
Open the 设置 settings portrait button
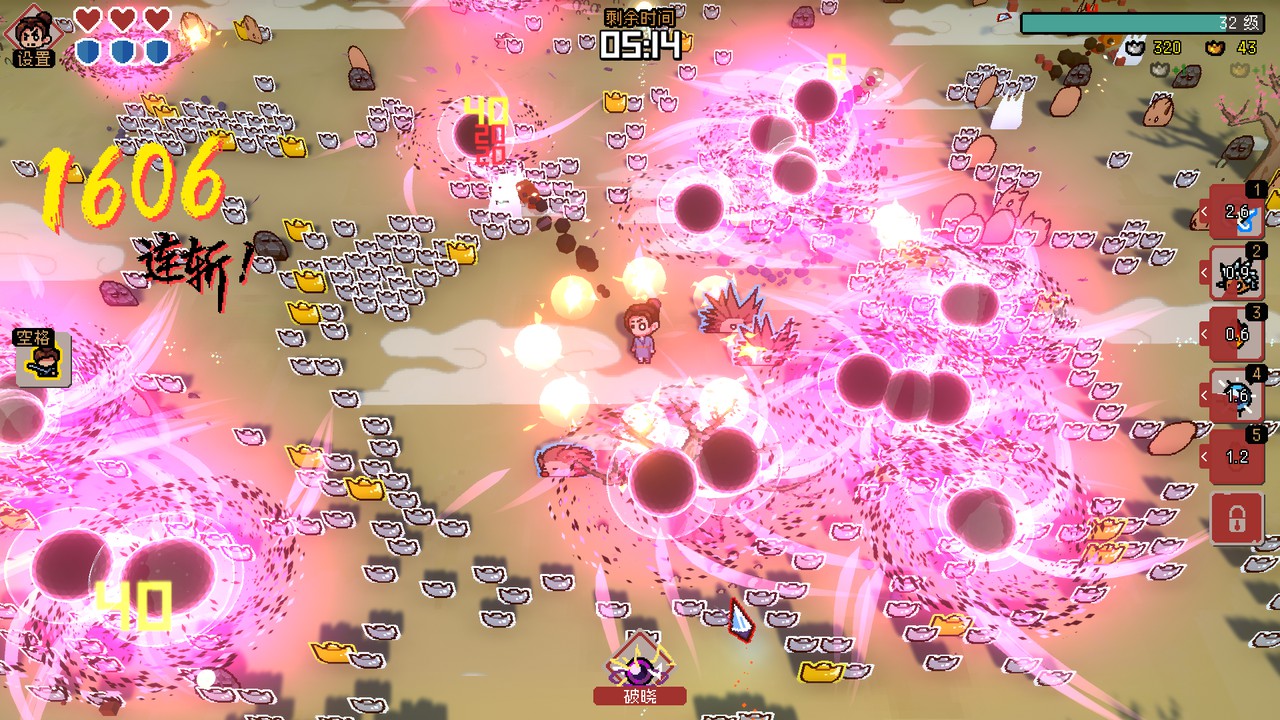tap(34, 36)
